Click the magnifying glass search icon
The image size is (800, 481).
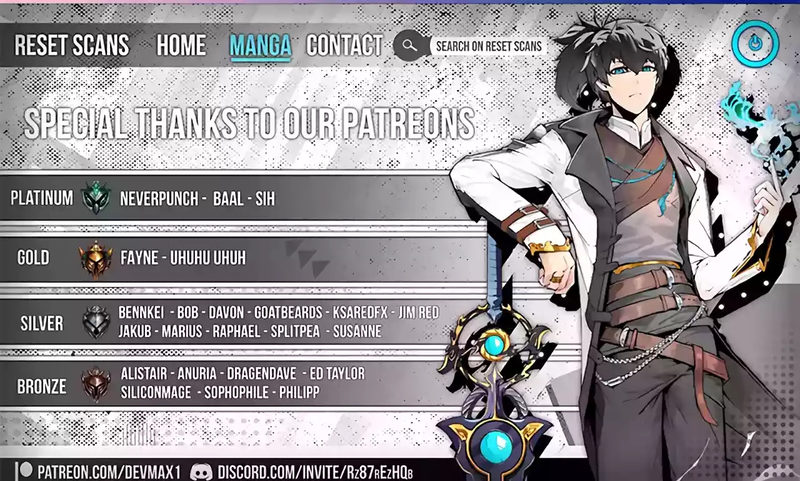coord(408,45)
